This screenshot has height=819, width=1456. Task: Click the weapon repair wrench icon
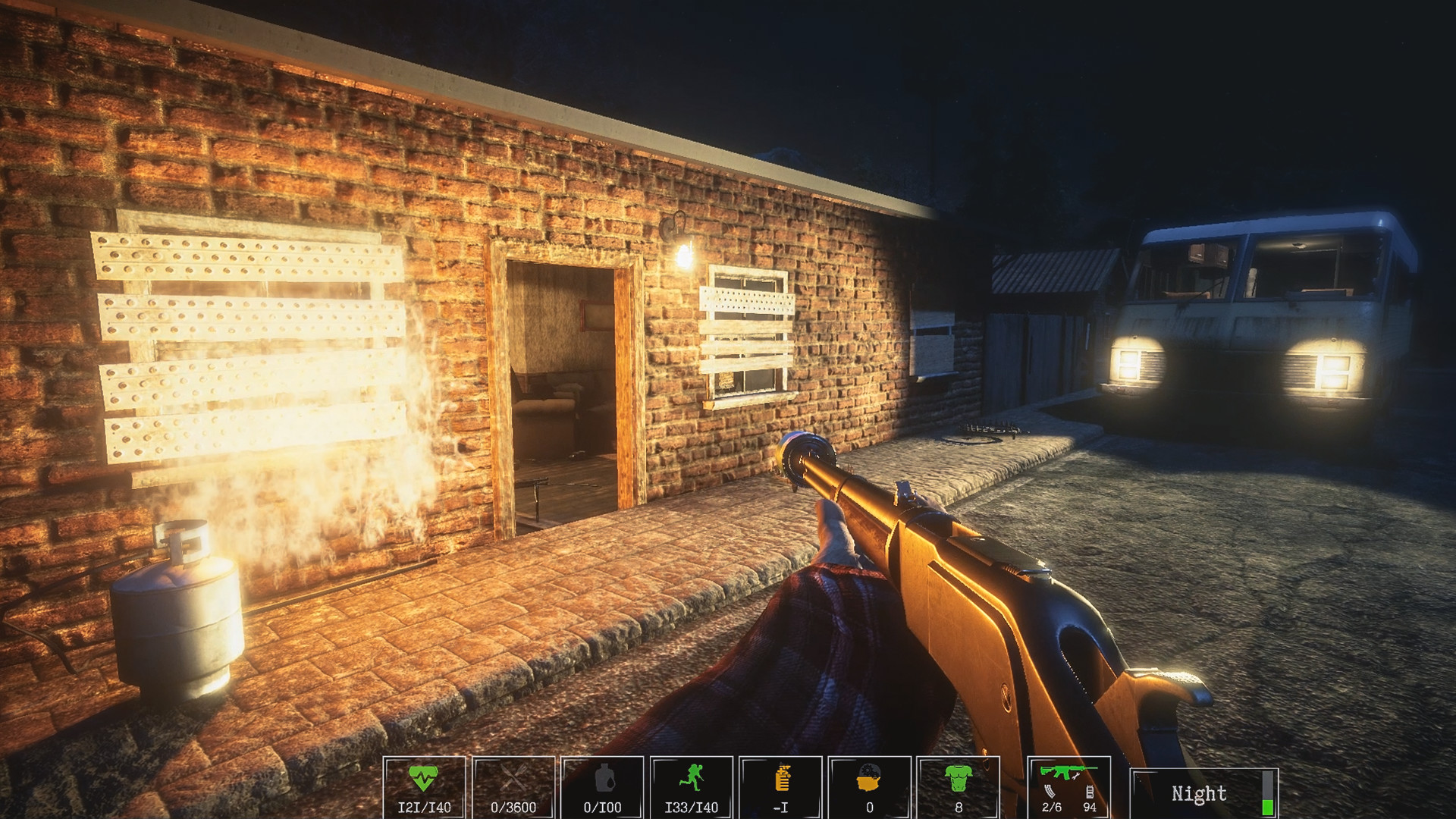click(1075, 777)
